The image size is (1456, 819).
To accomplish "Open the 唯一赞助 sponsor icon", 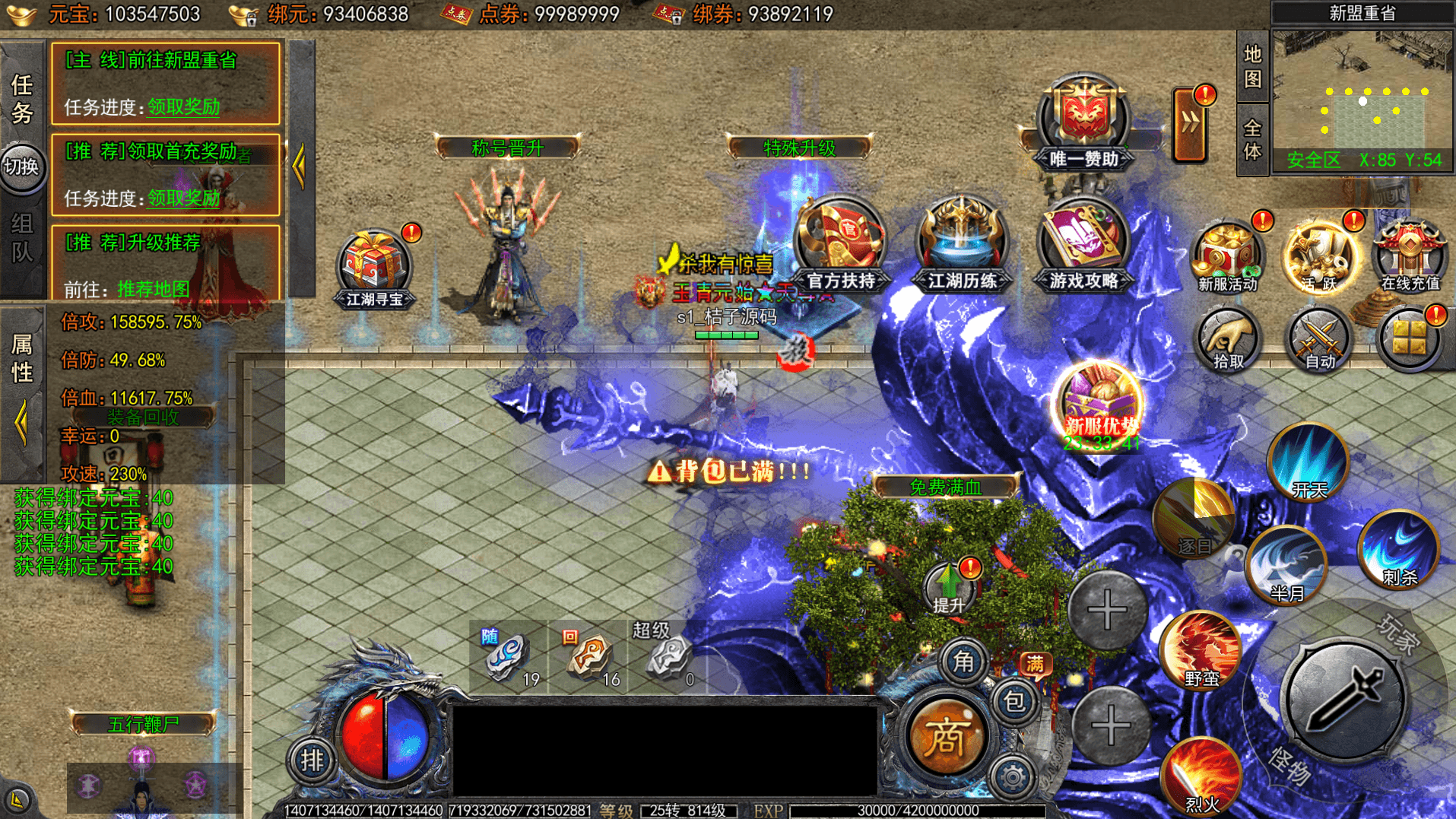I will 1083,122.
